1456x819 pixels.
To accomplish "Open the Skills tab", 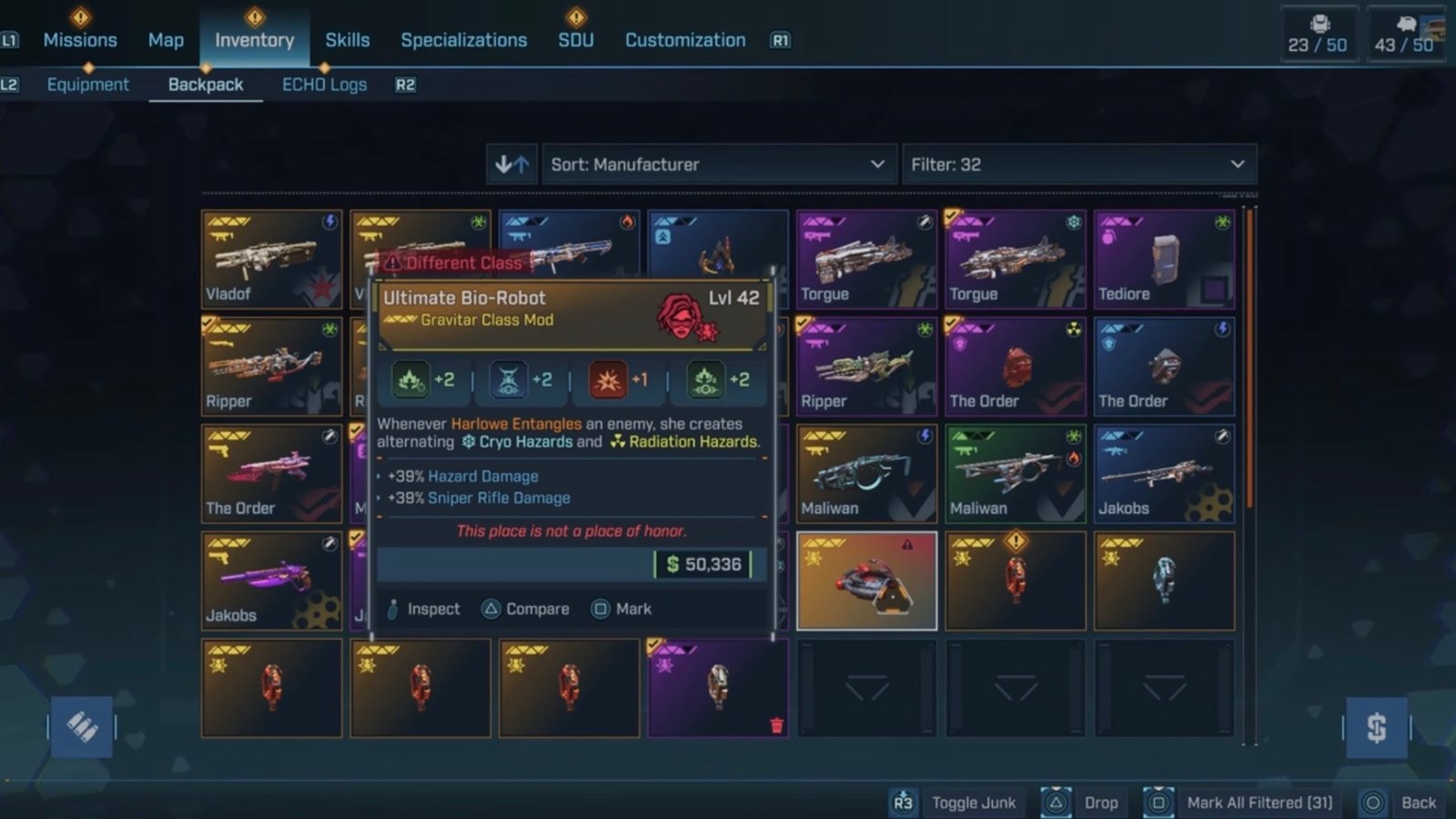I will (348, 40).
